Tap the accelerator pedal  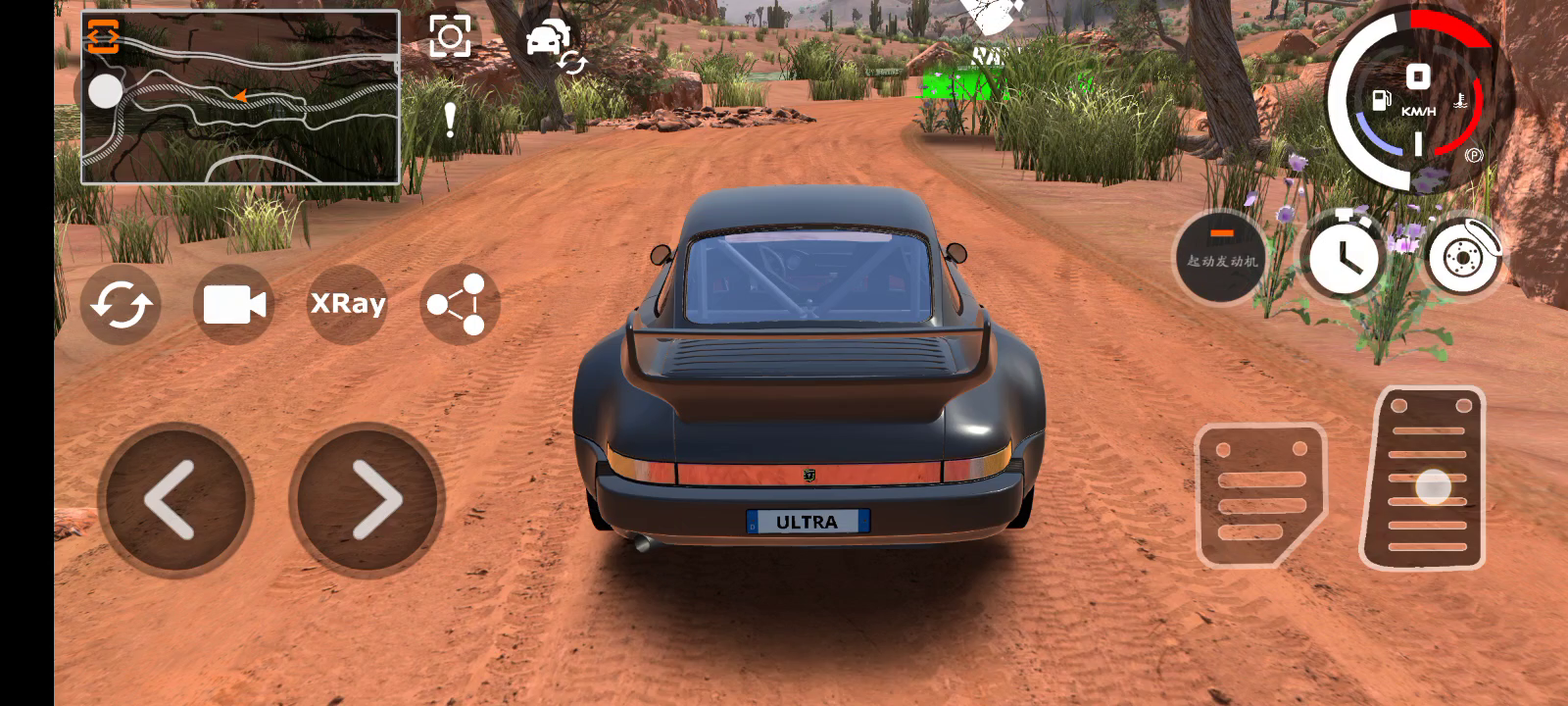point(1425,480)
